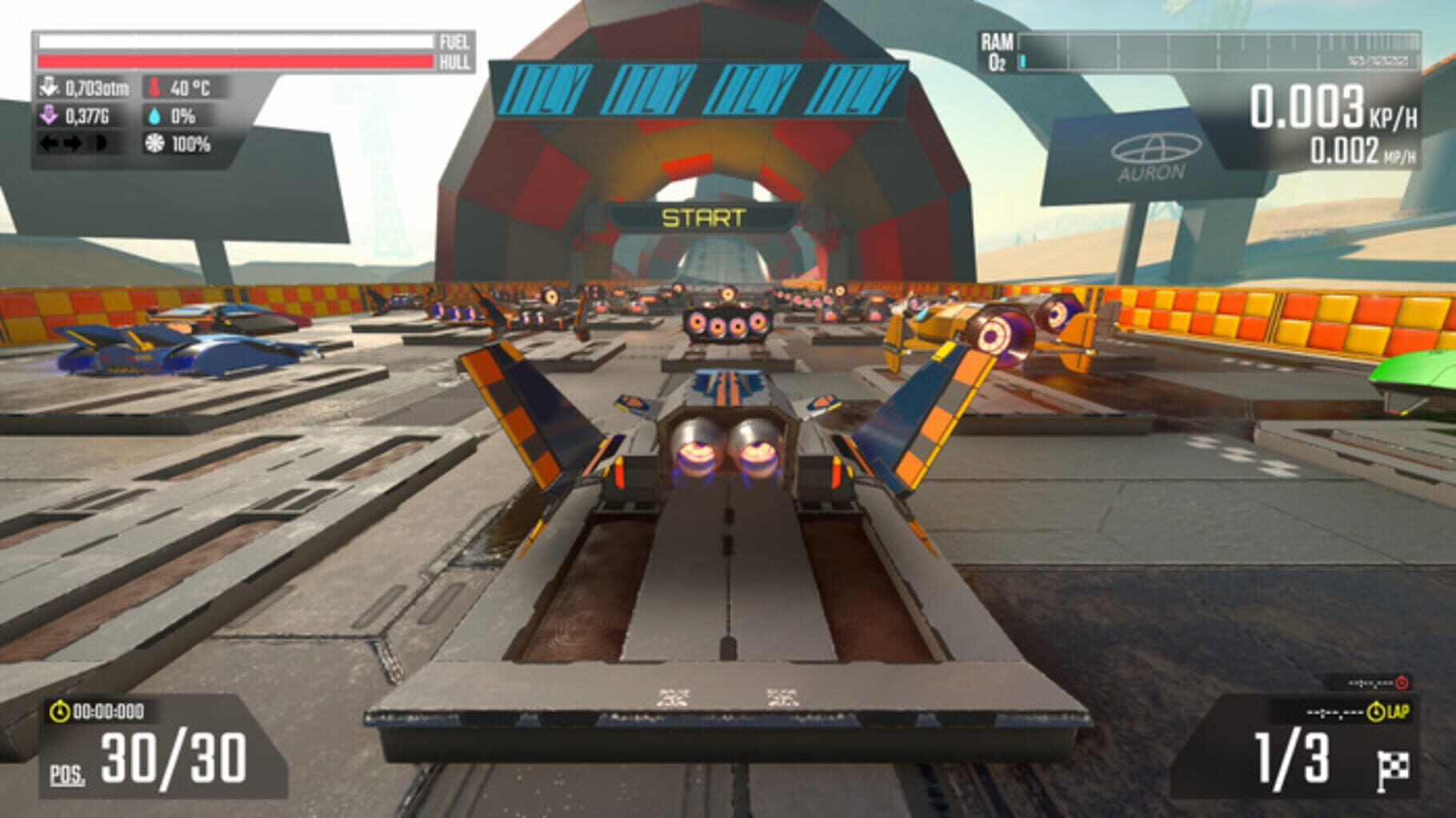The width and height of the screenshot is (1456, 818).
Task: Click the snowflake icon next to 100%
Action: (x=156, y=146)
